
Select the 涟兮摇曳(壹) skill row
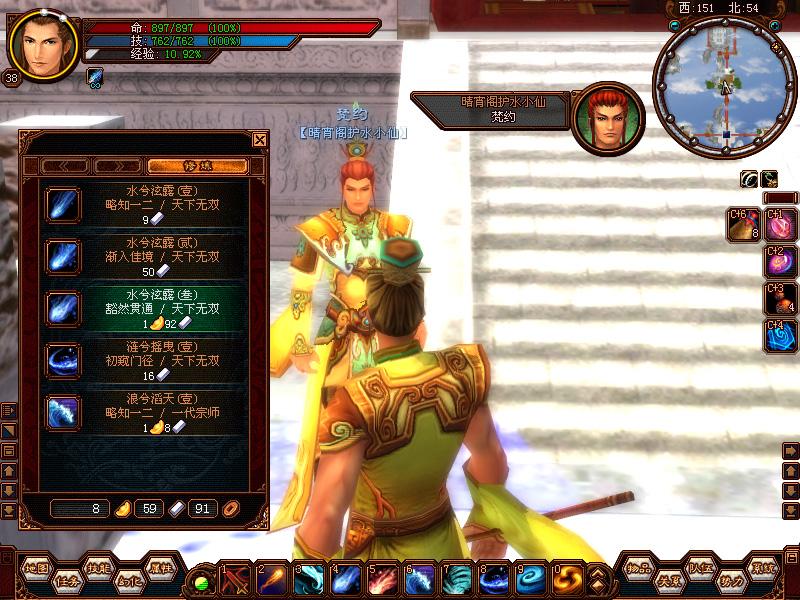pos(145,360)
